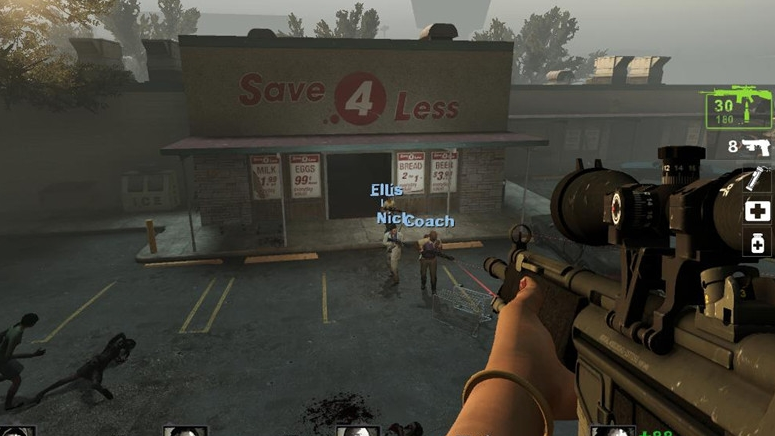Equip the pipe bomb throwable slot
775x436 pixels.
757,180
